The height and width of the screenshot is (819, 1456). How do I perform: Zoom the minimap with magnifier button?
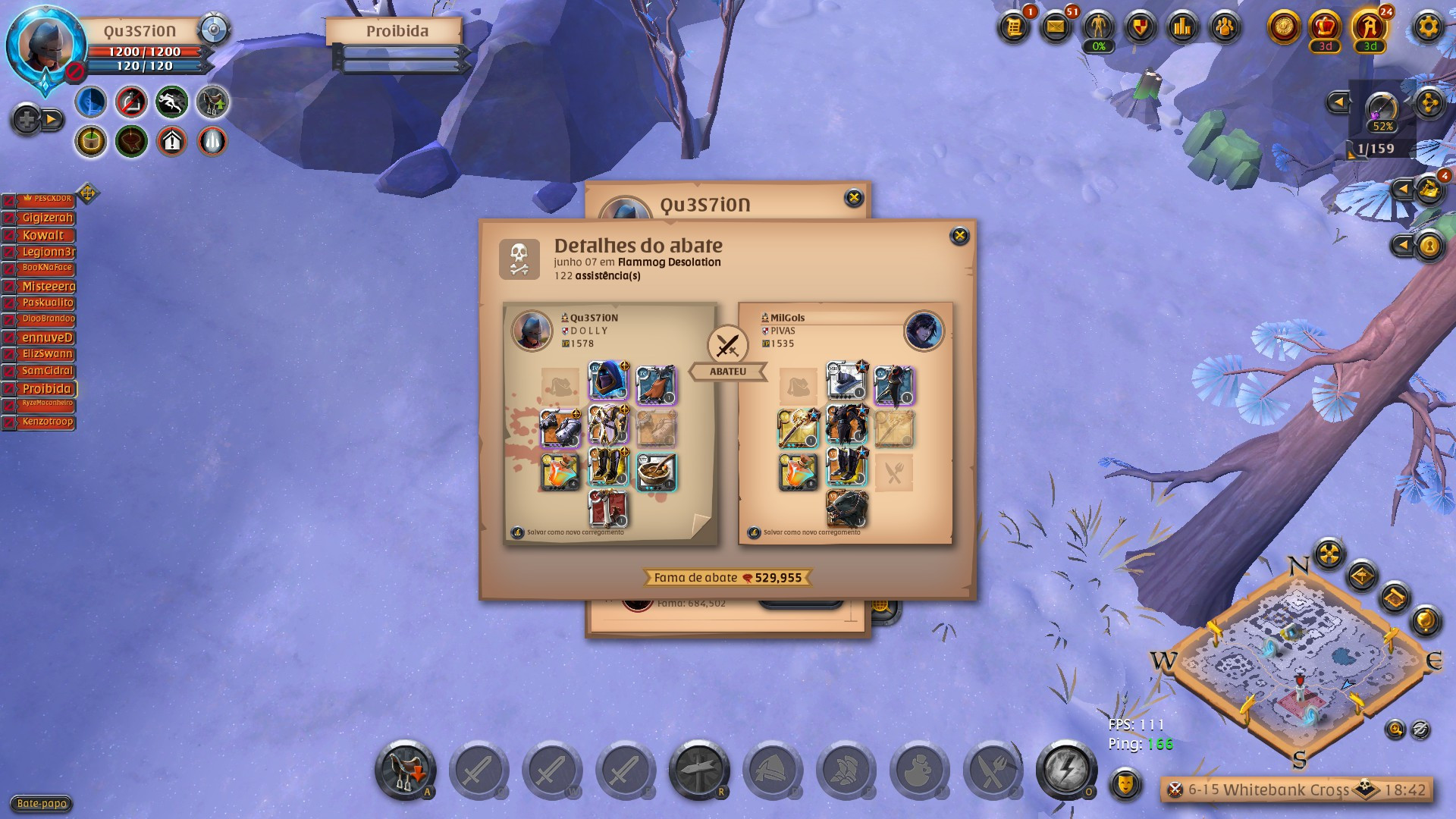click(1395, 730)
